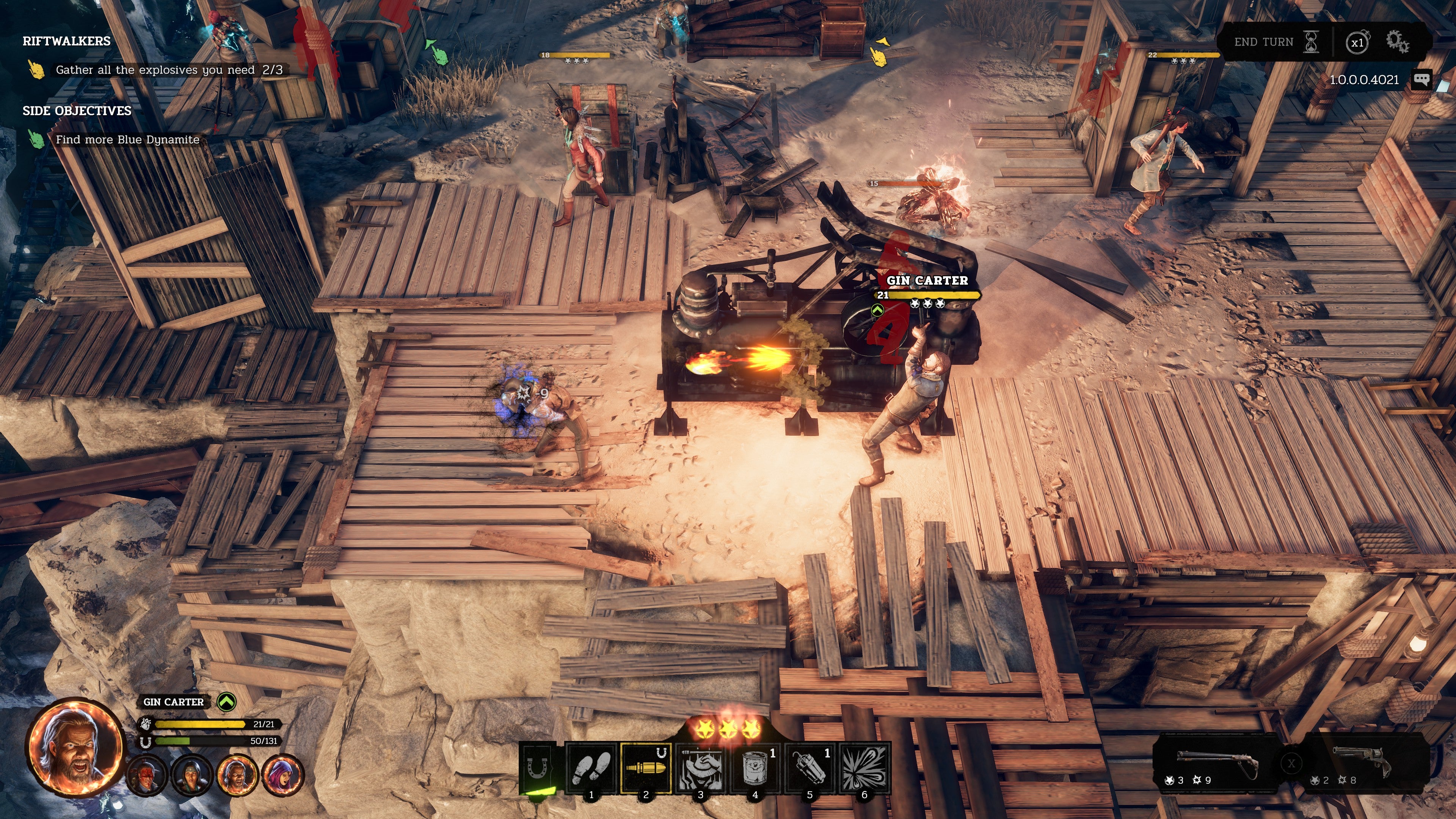
Task: Activate the explosion burst ability
Action: tap(864, 768)
